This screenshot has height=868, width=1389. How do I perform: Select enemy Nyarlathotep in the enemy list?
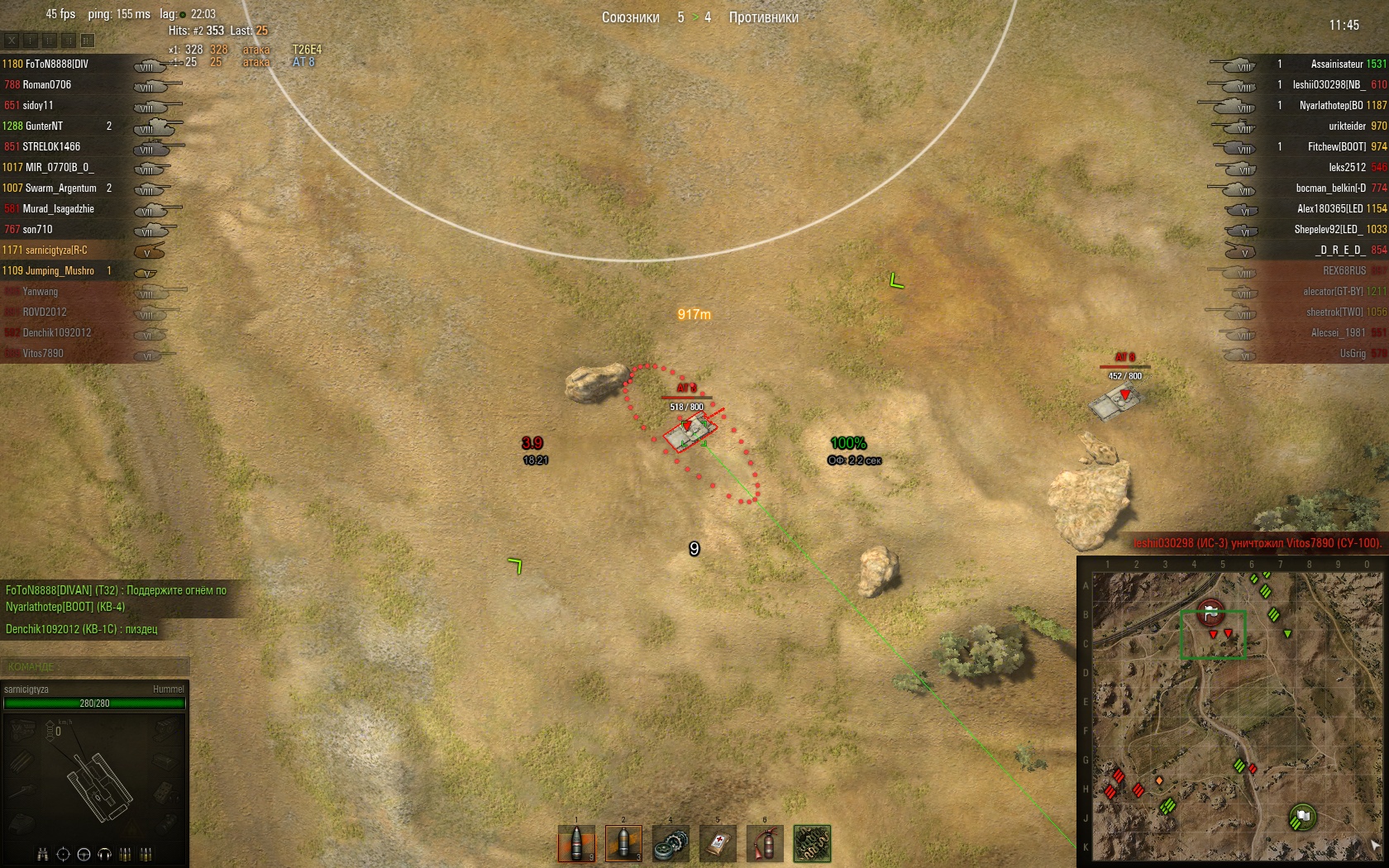pos(1331,105)
